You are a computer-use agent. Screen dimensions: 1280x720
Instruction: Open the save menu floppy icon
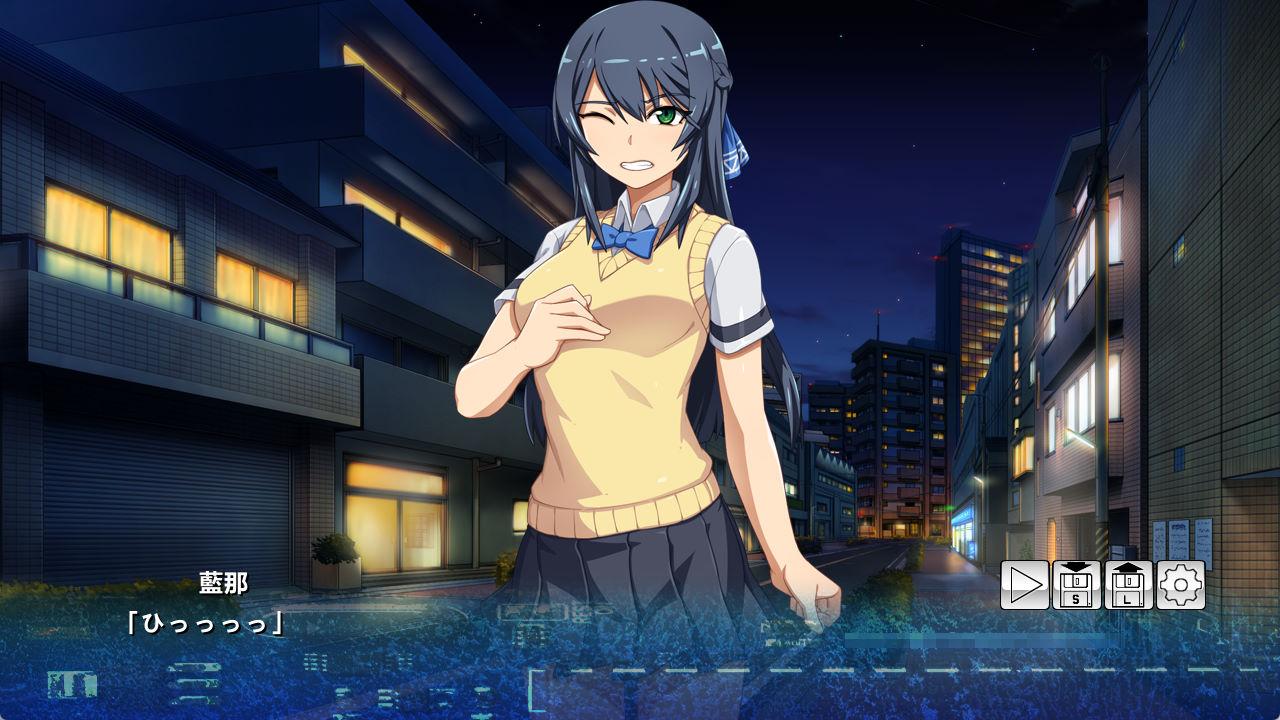click(1077, 585)
